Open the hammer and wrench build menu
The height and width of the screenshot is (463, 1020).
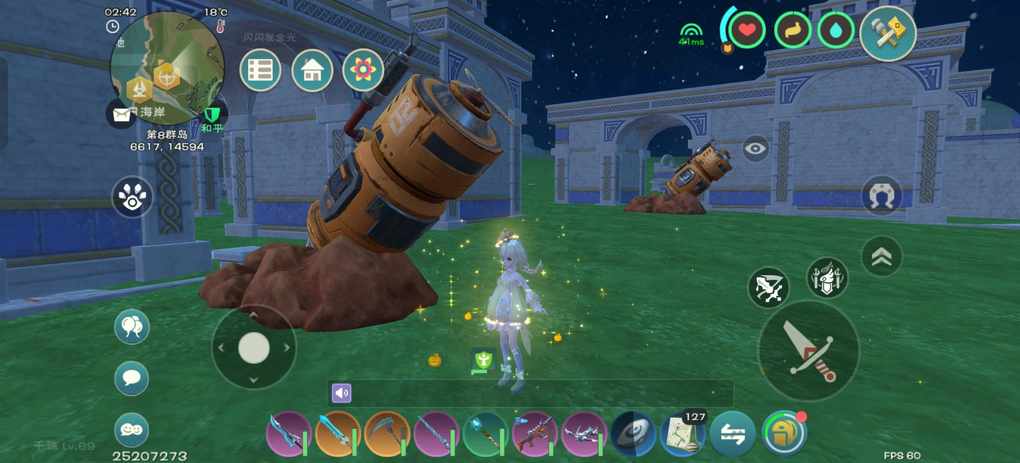(x=888, y=33)
